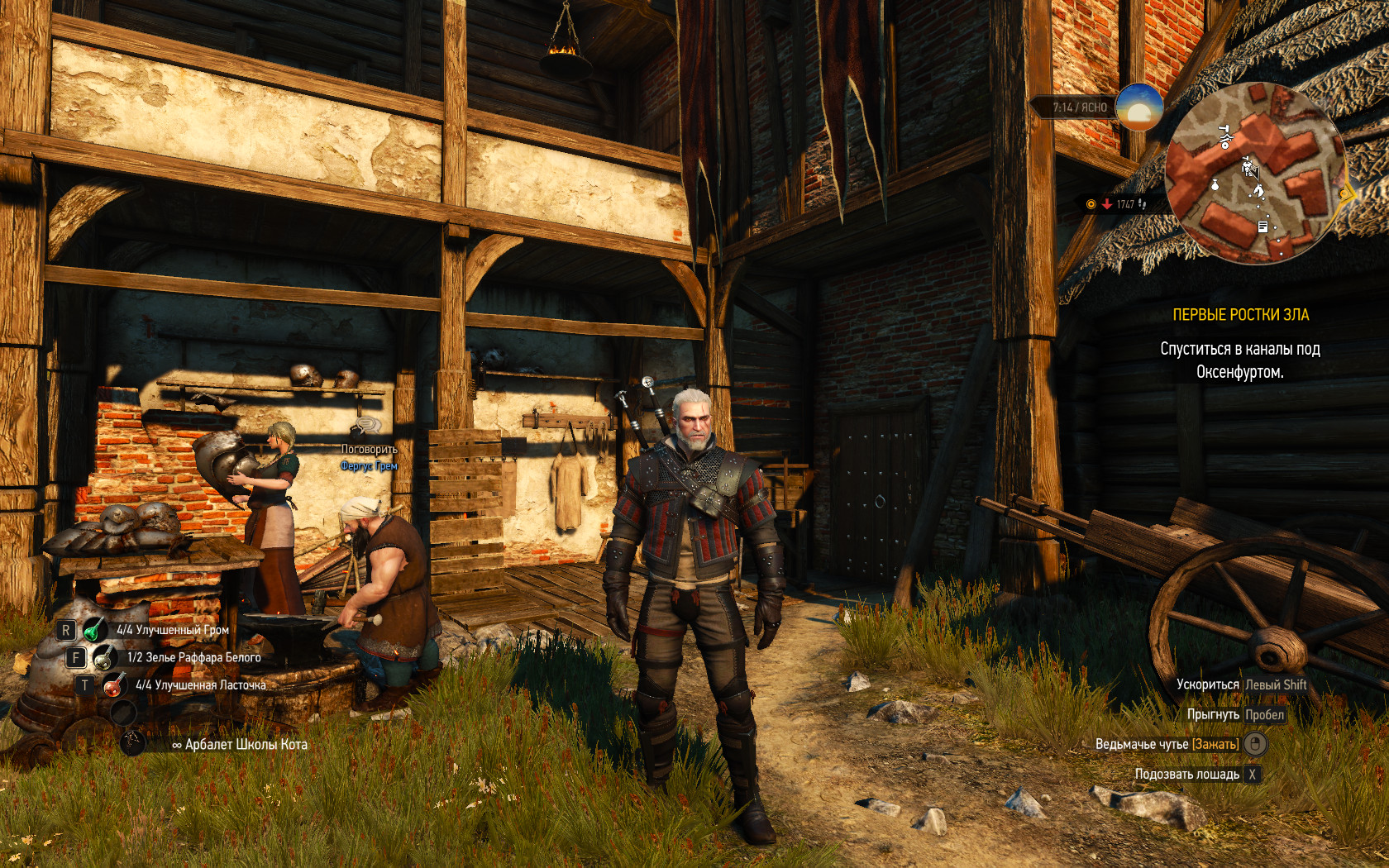Image resolution: width=1389 pixels, height=868 pixels.
Task: Open the Первые ростки зла quest tracker
Action: 1240,315
